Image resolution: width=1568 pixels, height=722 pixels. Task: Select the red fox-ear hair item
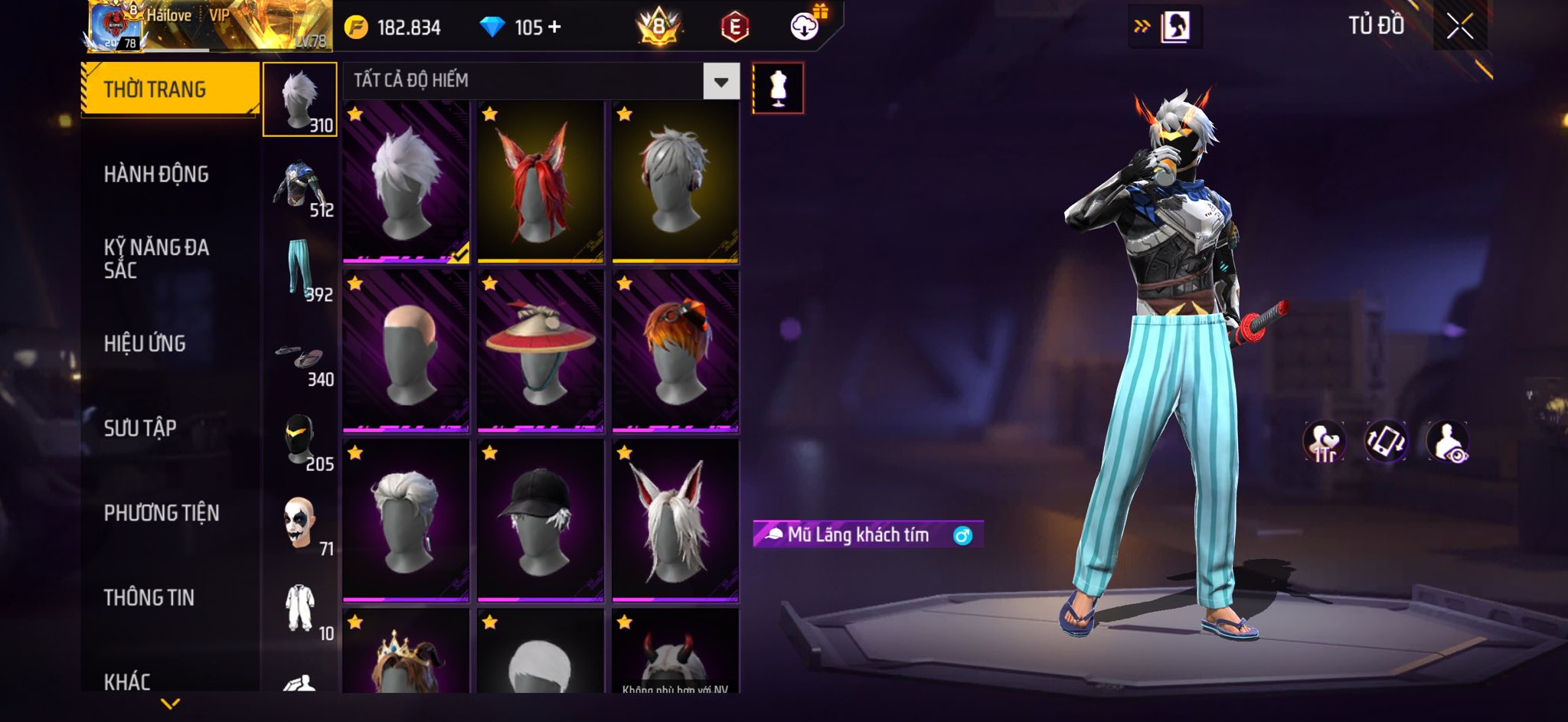tap(541, 182)
